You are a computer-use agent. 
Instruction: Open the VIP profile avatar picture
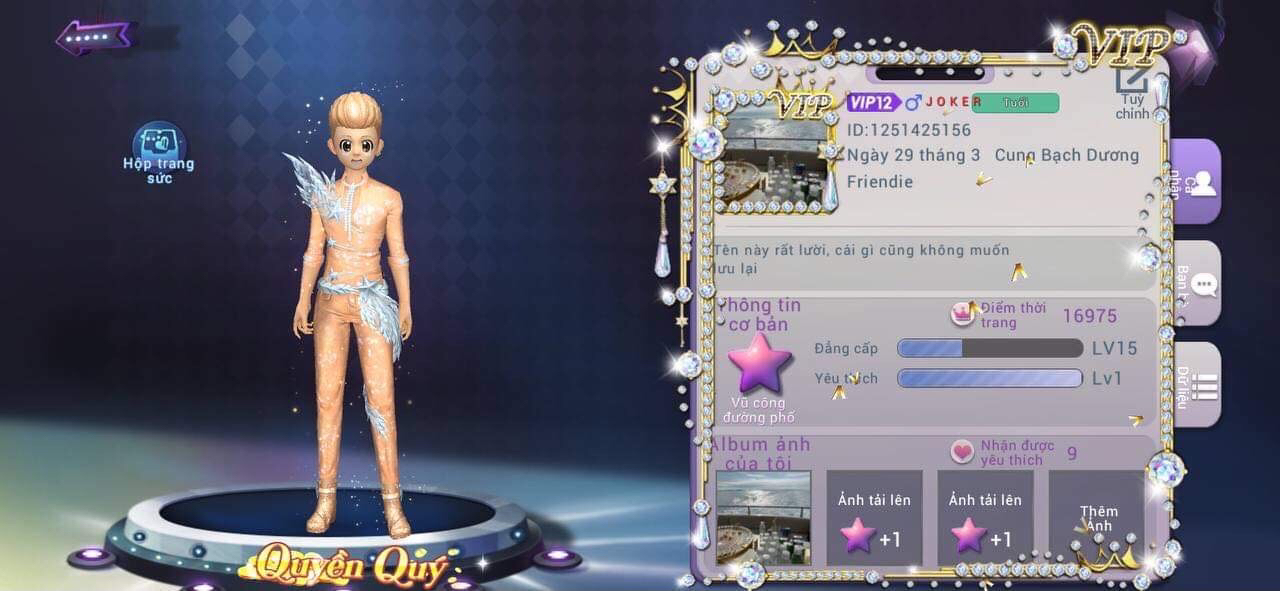pyautogui.click(x=775, y=156)
